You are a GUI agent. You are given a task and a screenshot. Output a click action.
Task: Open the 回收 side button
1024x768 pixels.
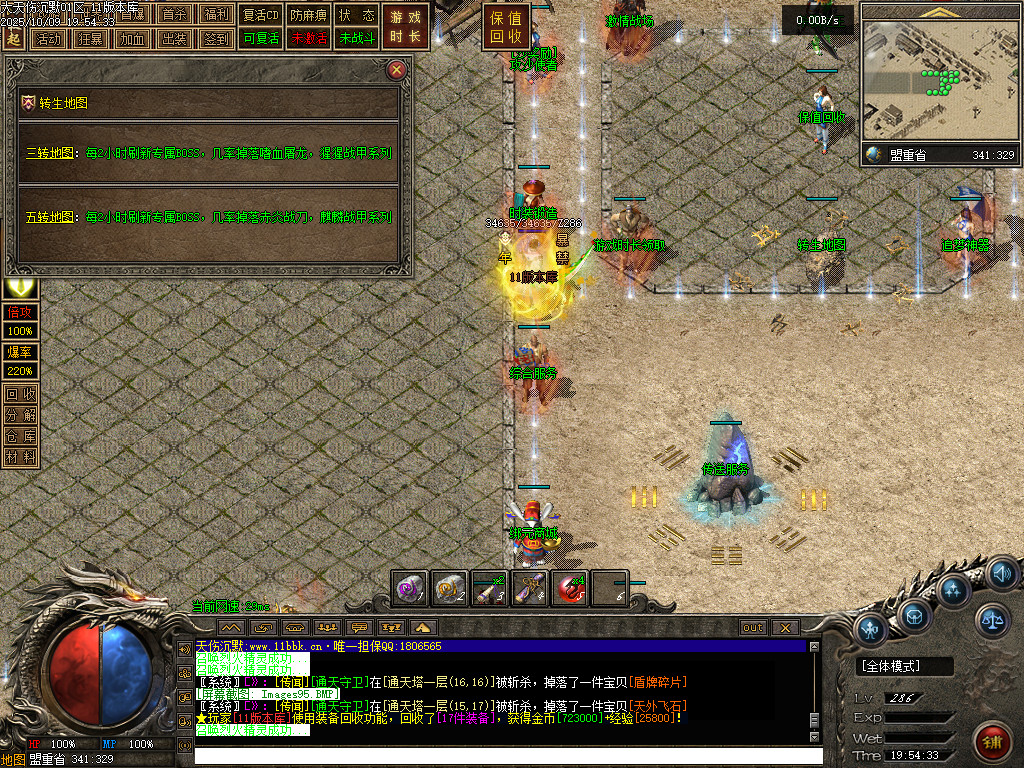20,394
